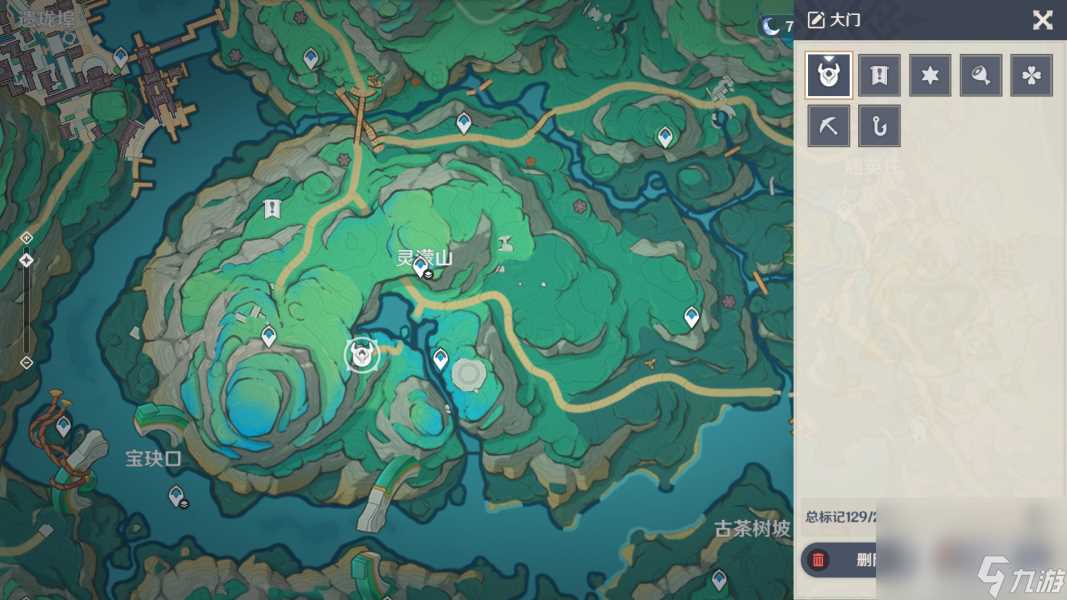This screenshot has width=1067, height=600.
Task: Click the teleport waypoint near 宝玦口
Action: click(177, 494)
